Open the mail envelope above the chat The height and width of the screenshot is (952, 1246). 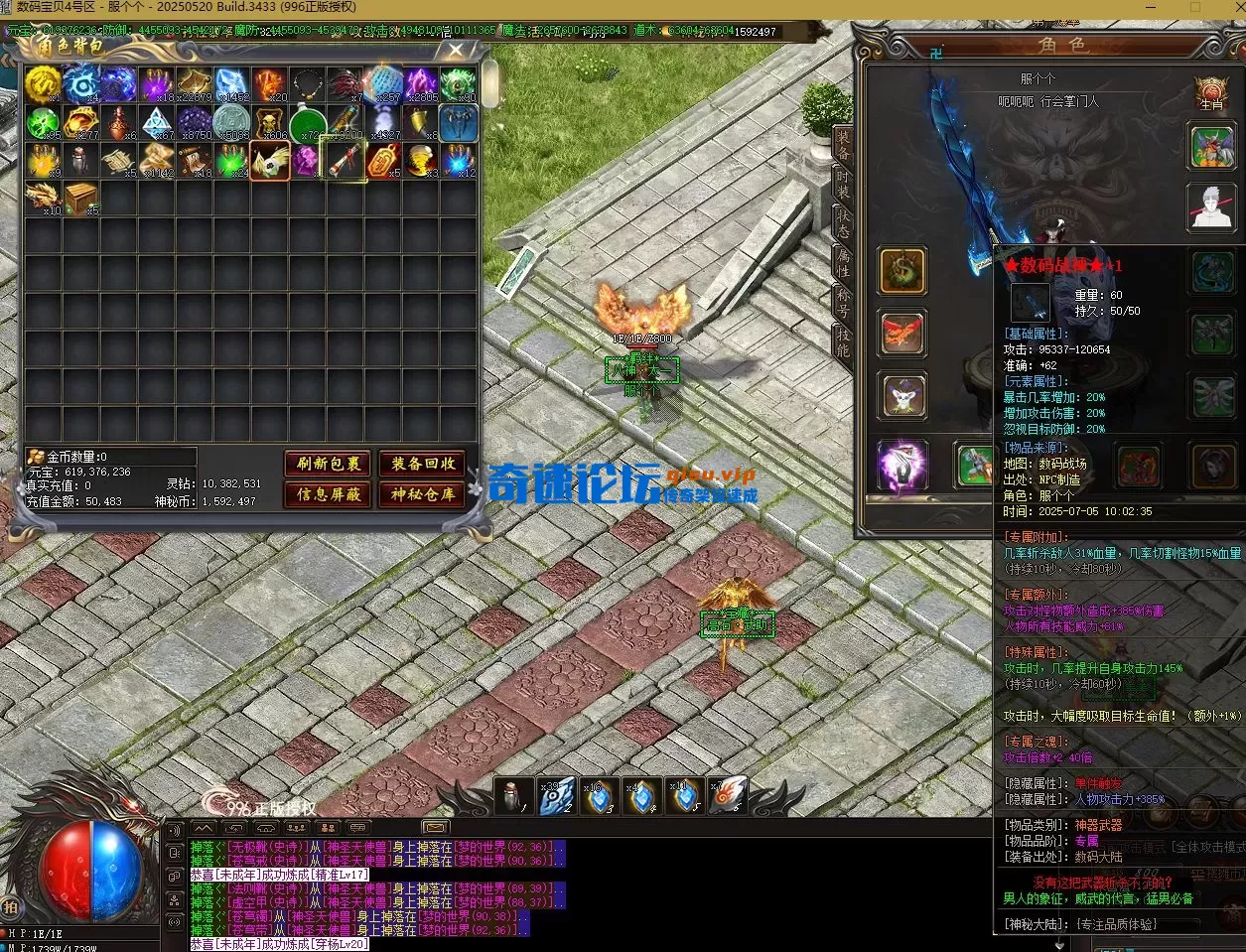(435, 827)
